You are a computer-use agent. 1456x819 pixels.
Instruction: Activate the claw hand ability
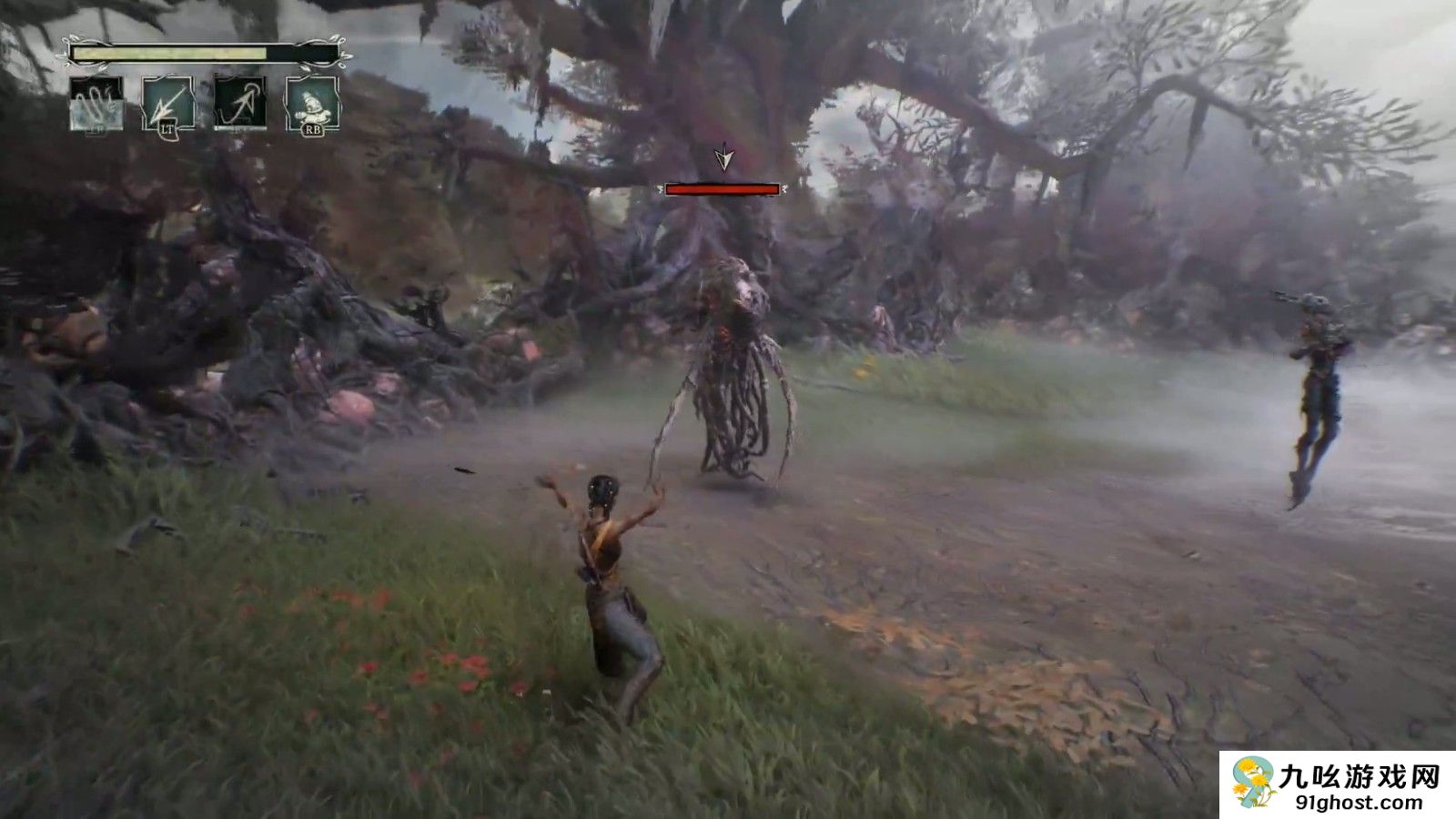97,103
